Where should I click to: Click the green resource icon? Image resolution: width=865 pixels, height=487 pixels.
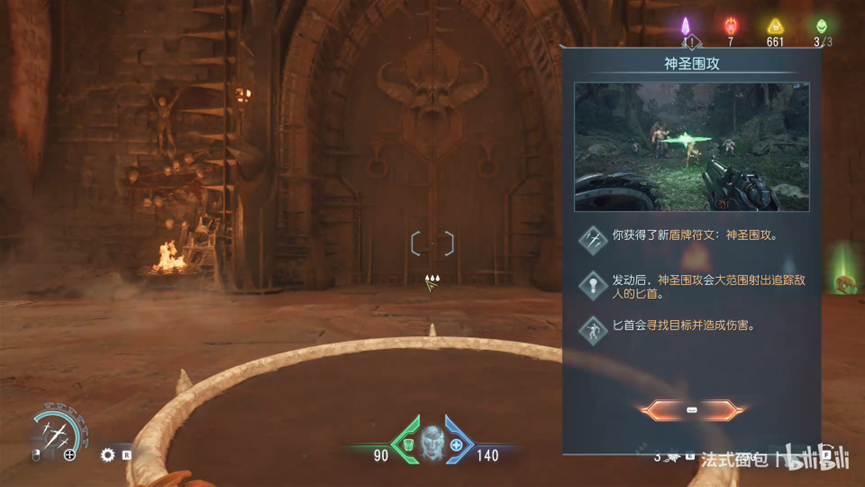click(x=822, y=26)
